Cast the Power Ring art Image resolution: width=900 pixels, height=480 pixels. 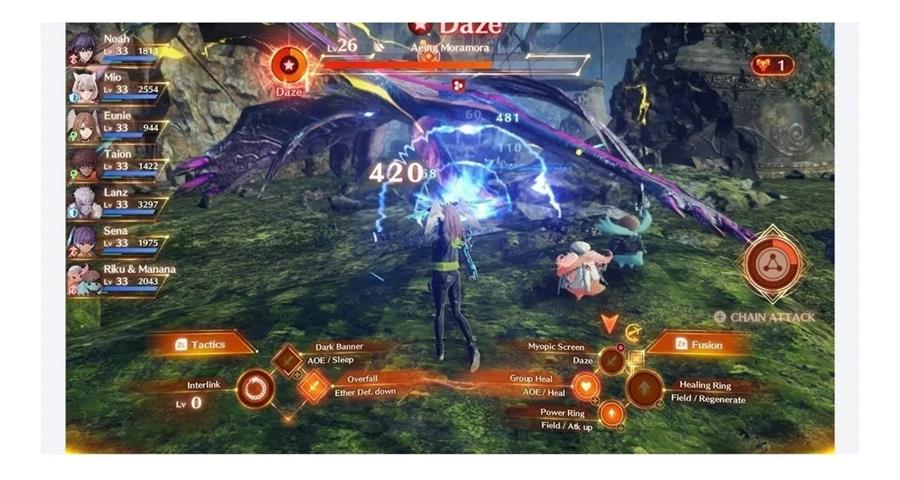pyautogui.click(x=611, y=413)
